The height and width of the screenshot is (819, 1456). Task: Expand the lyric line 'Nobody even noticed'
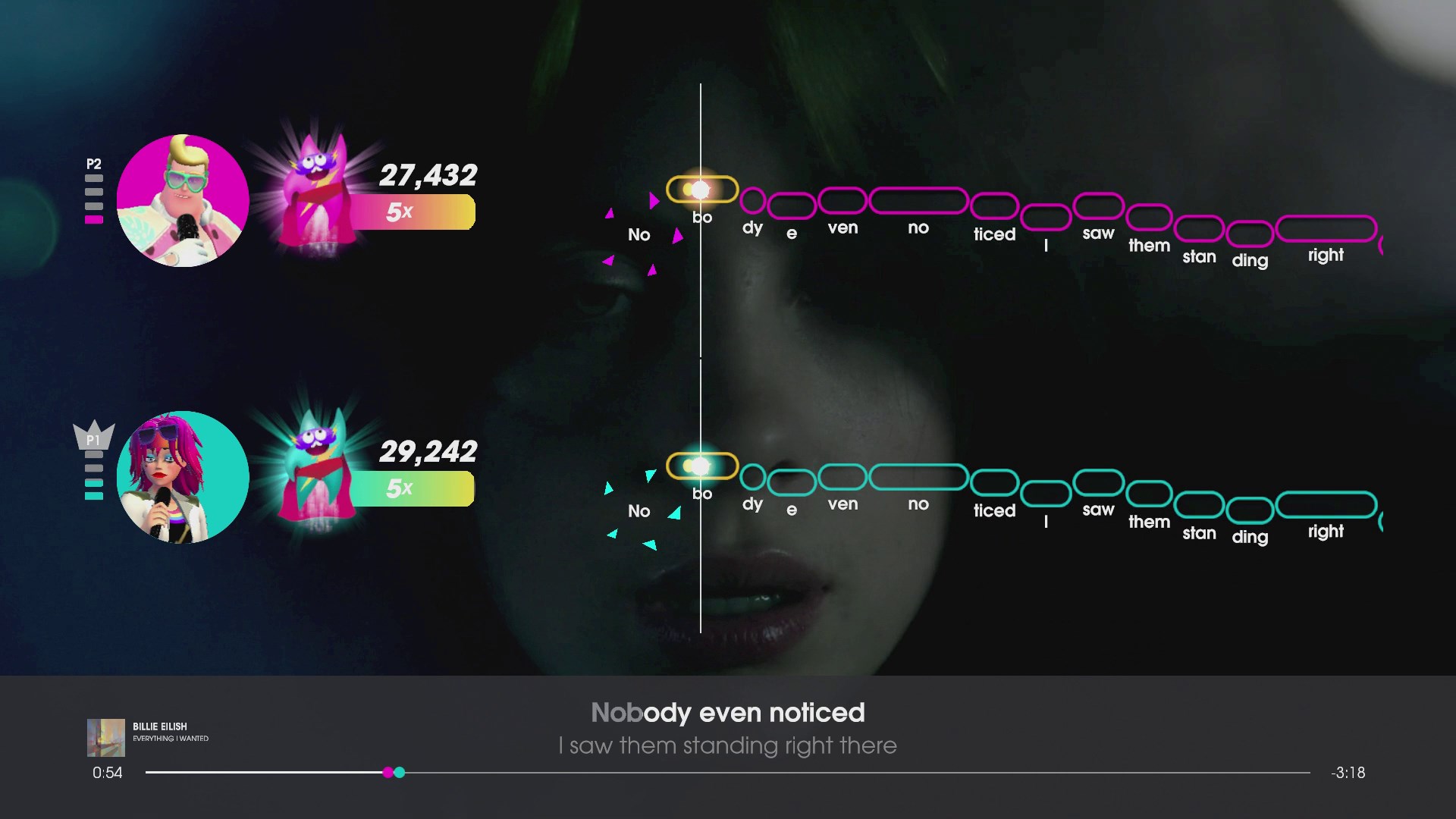[x=727, y=713]
